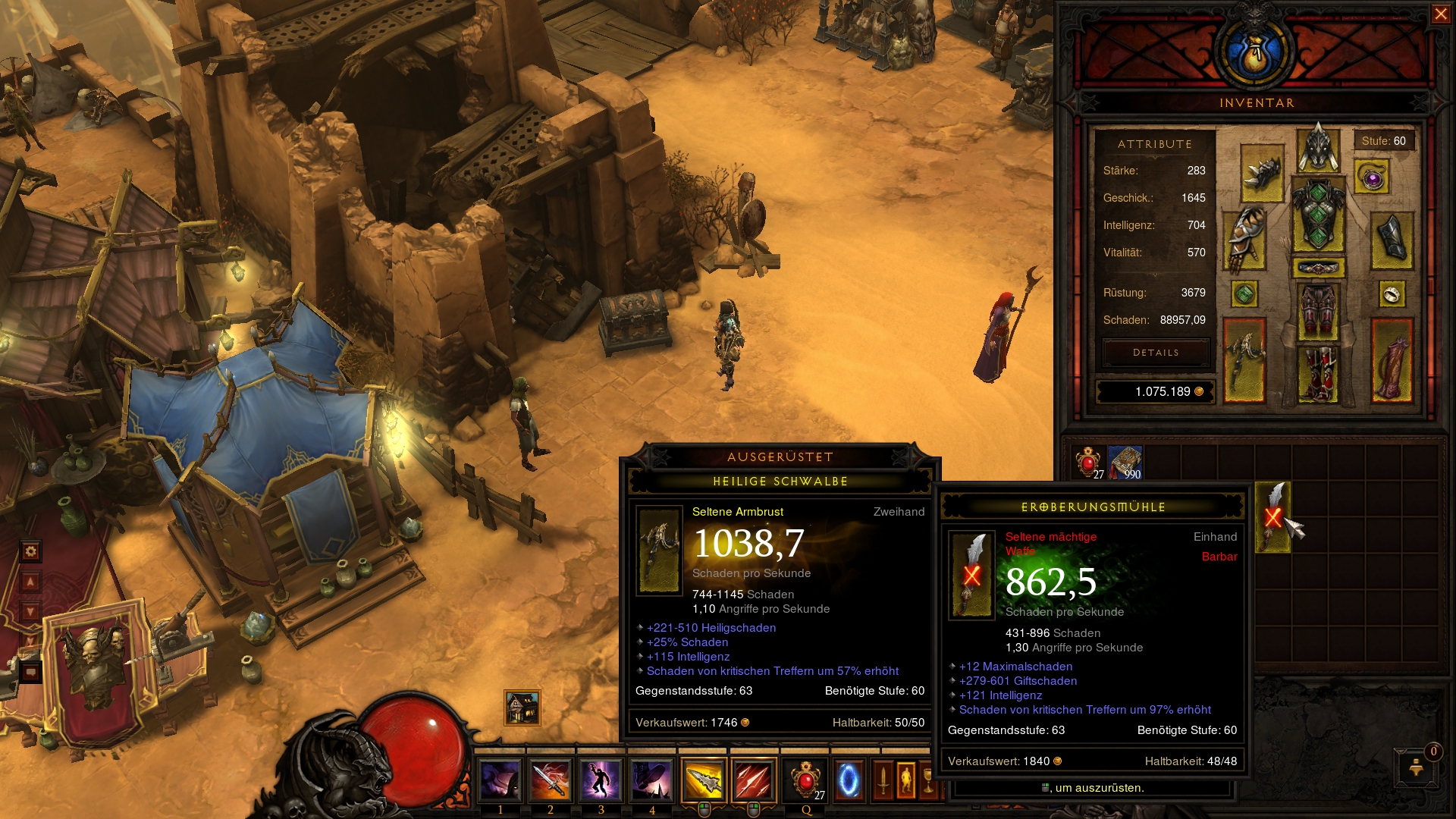Activate the yellow spear skill on left mouse
Viewport: 1456px width, 819px height.
(703, 780)
